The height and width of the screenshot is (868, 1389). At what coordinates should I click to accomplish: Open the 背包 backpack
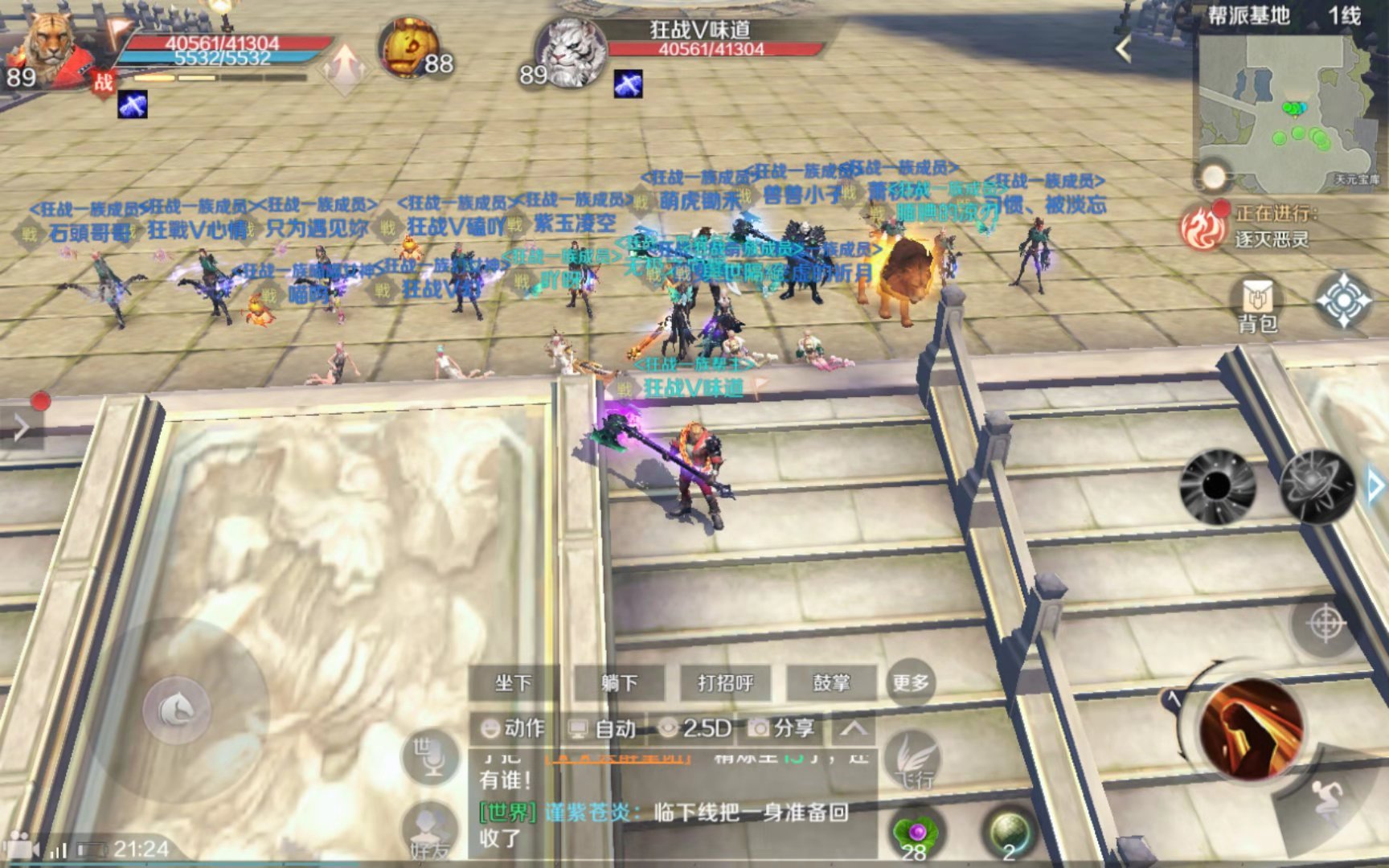tap(1257, 305)
